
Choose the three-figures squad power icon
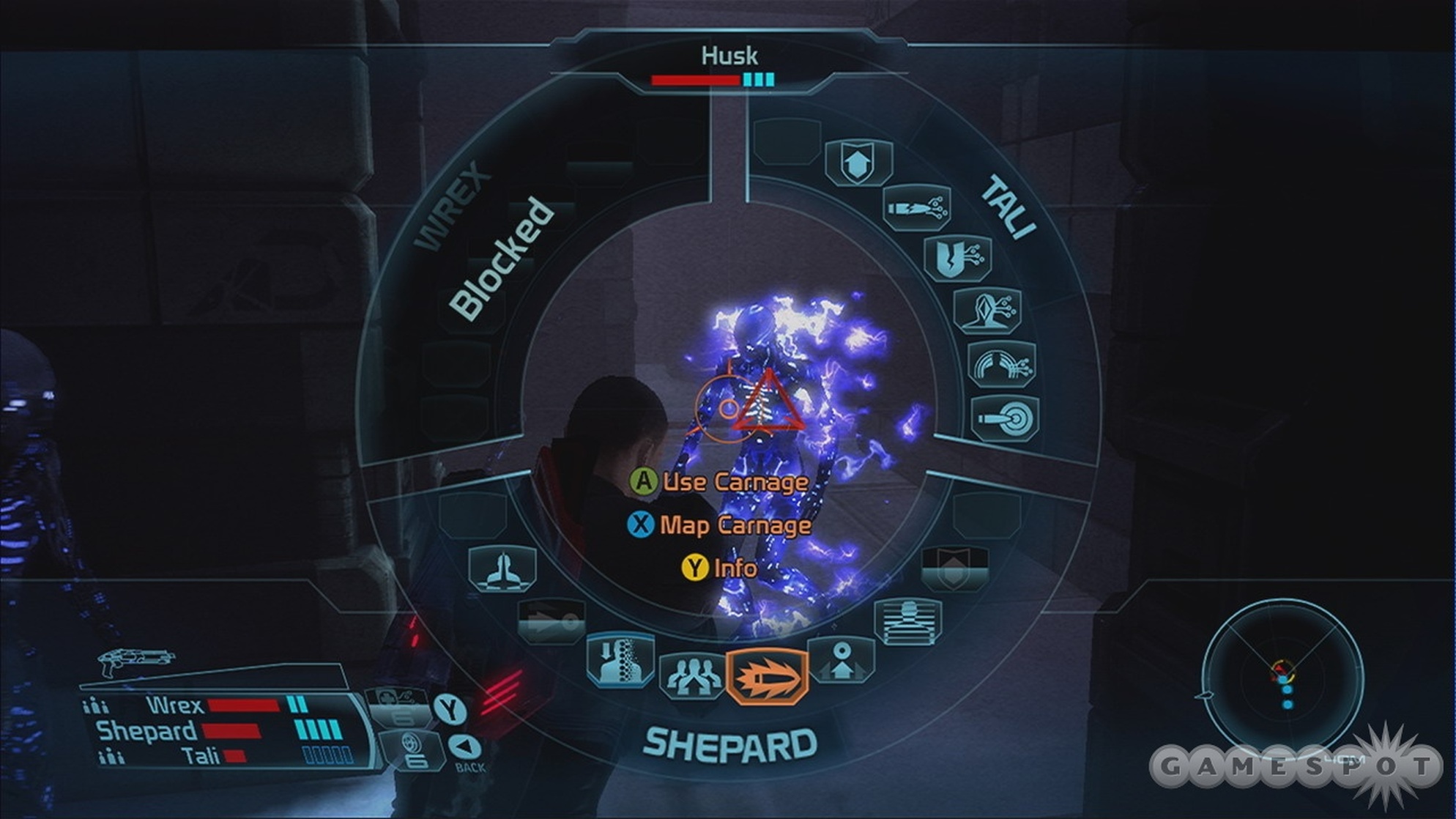click(x=691, y=676)
